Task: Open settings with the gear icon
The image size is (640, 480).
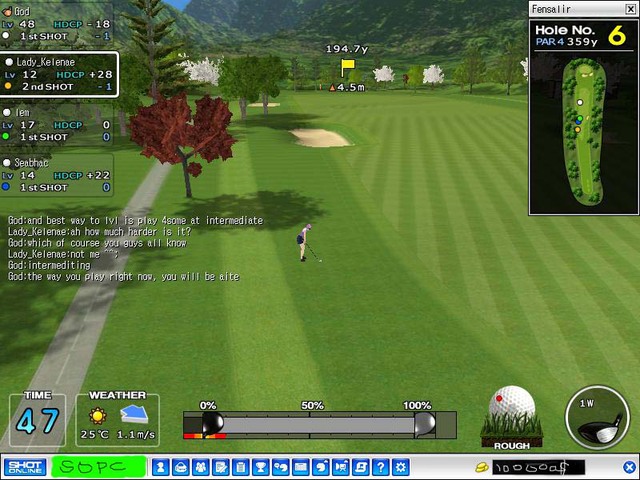Action: click(x=400, y=467)
